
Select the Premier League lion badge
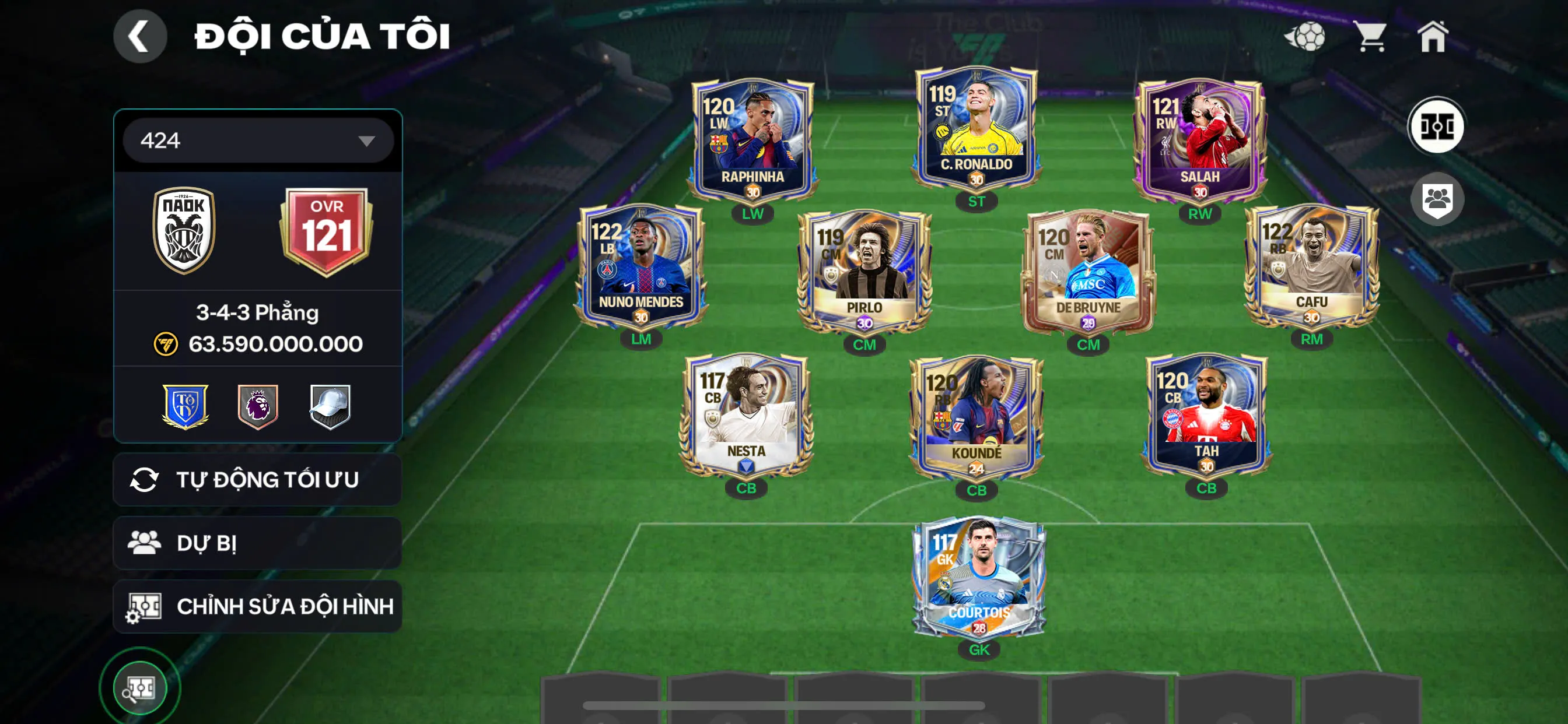257,406
